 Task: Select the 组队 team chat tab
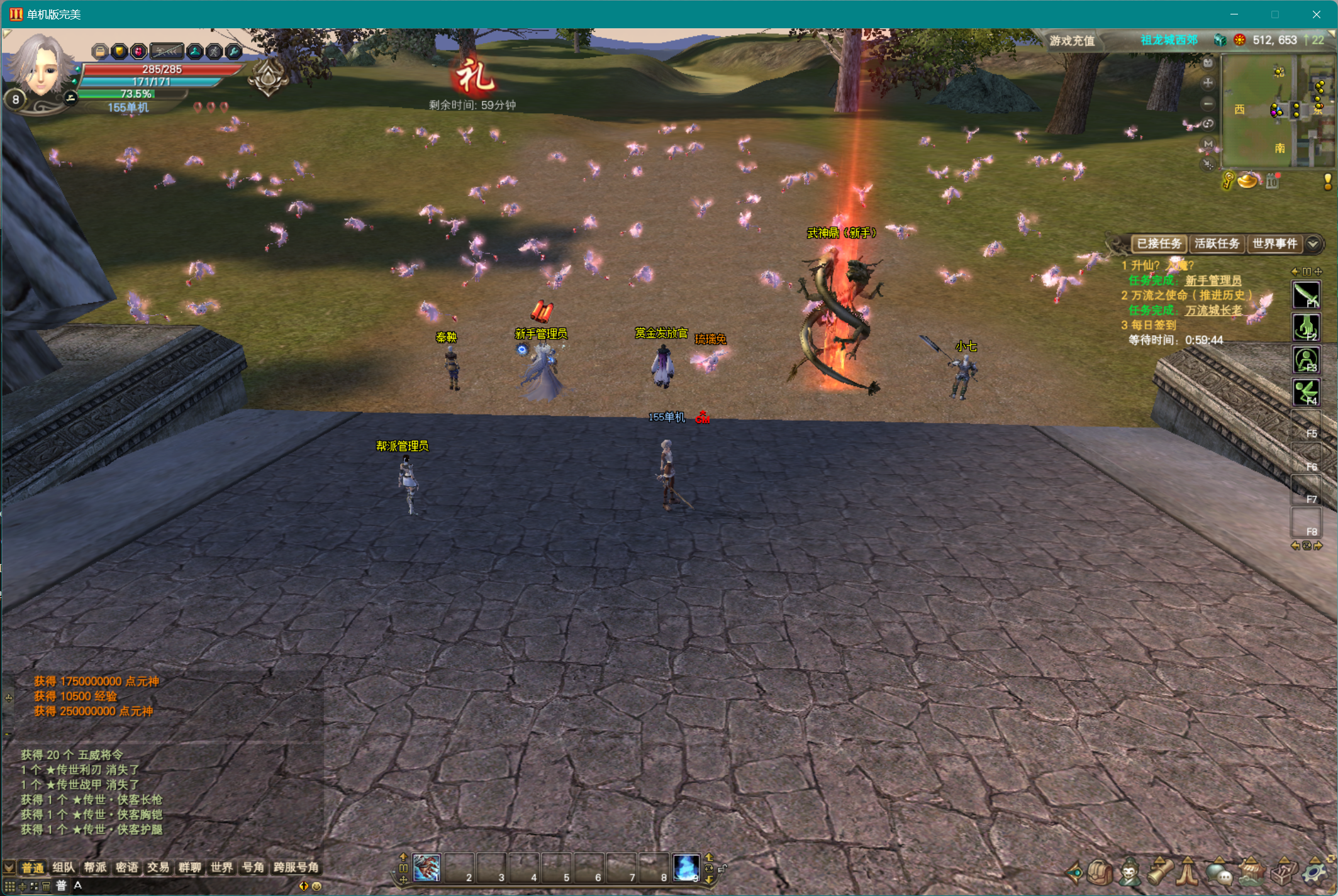pos(63,868)
